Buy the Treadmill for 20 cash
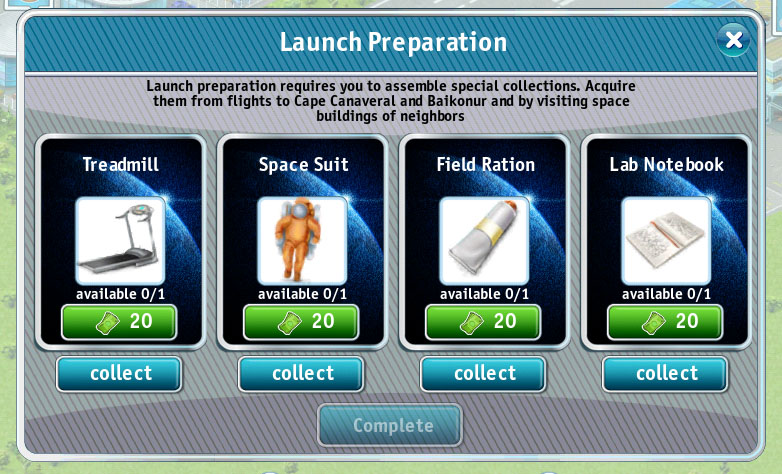Screen dimensions: 782x474 pos(119,322)
